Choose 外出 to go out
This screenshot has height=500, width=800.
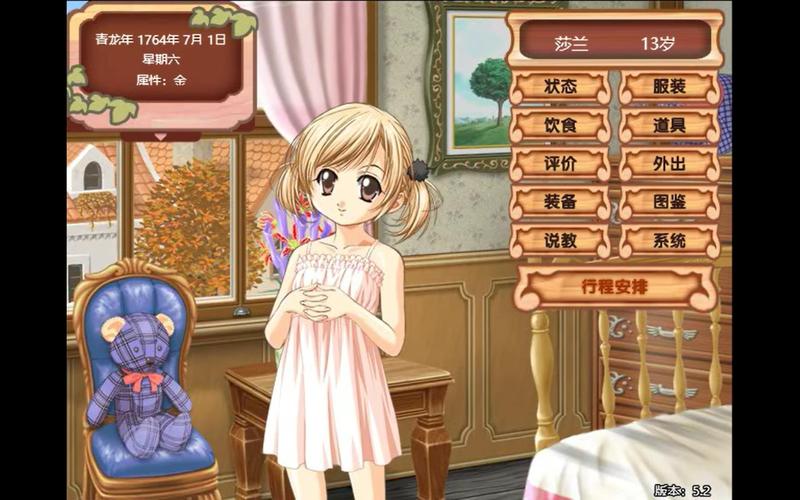pyautogui.click(x=669, y=164)
